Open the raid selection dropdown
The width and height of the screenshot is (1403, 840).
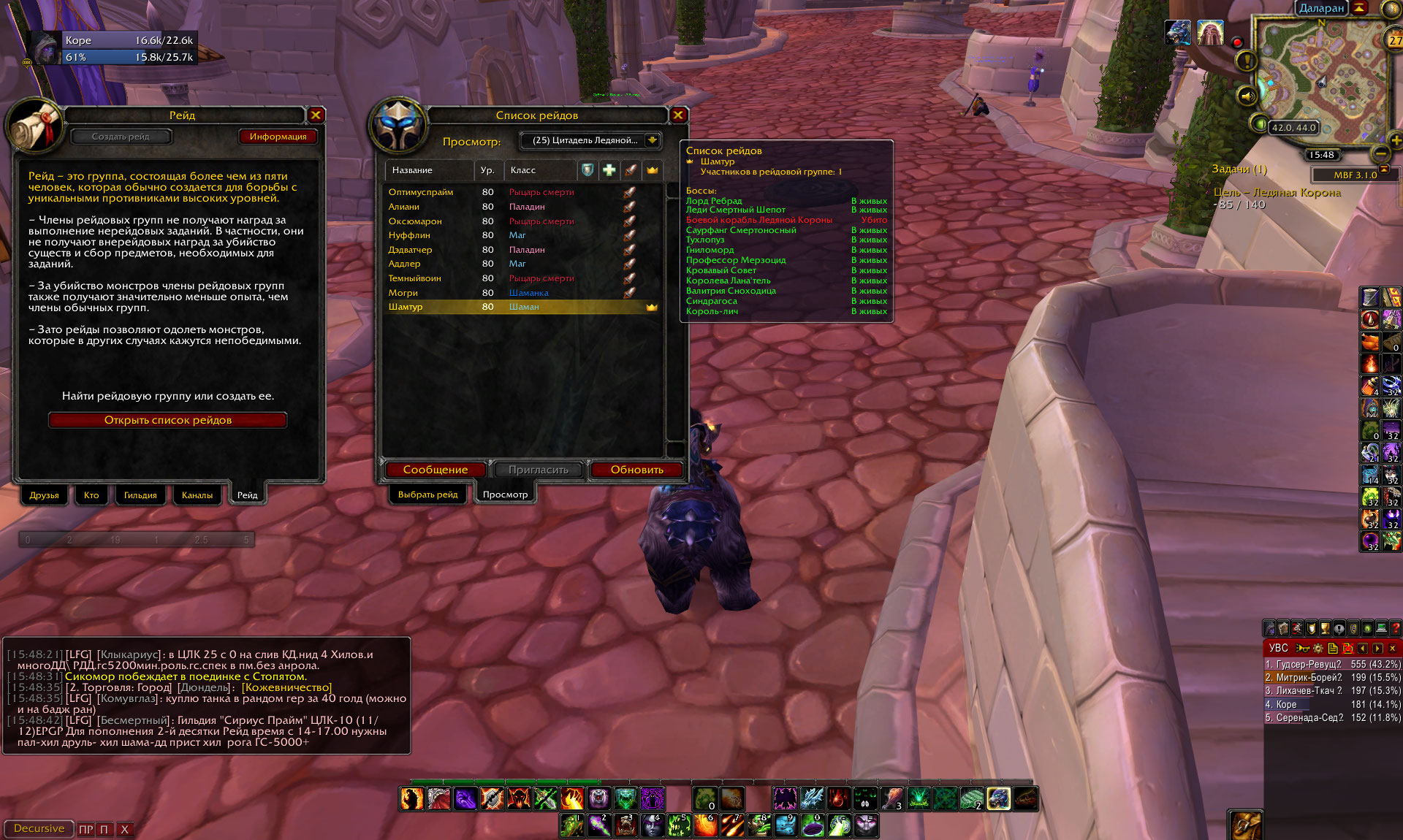click(x=652, y=140)
